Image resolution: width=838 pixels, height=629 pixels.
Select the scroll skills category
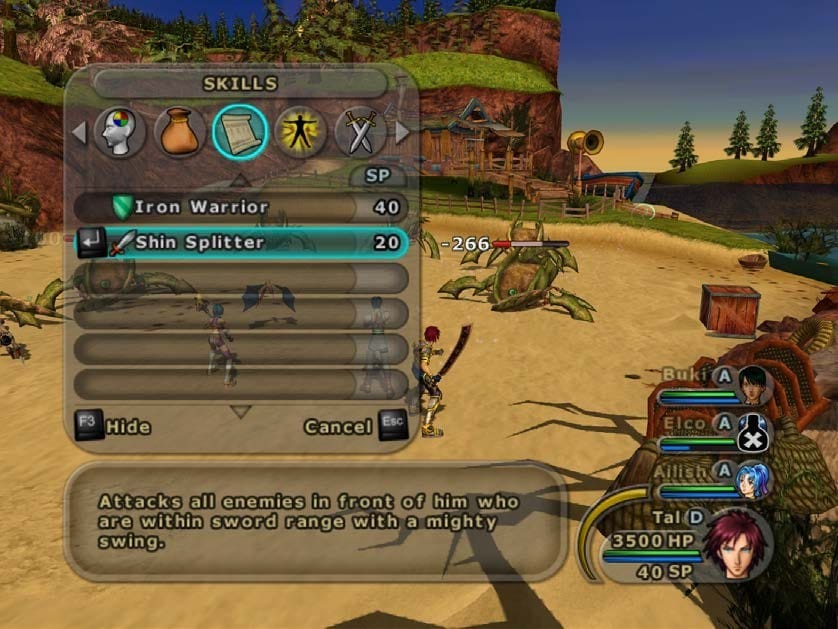240,132
